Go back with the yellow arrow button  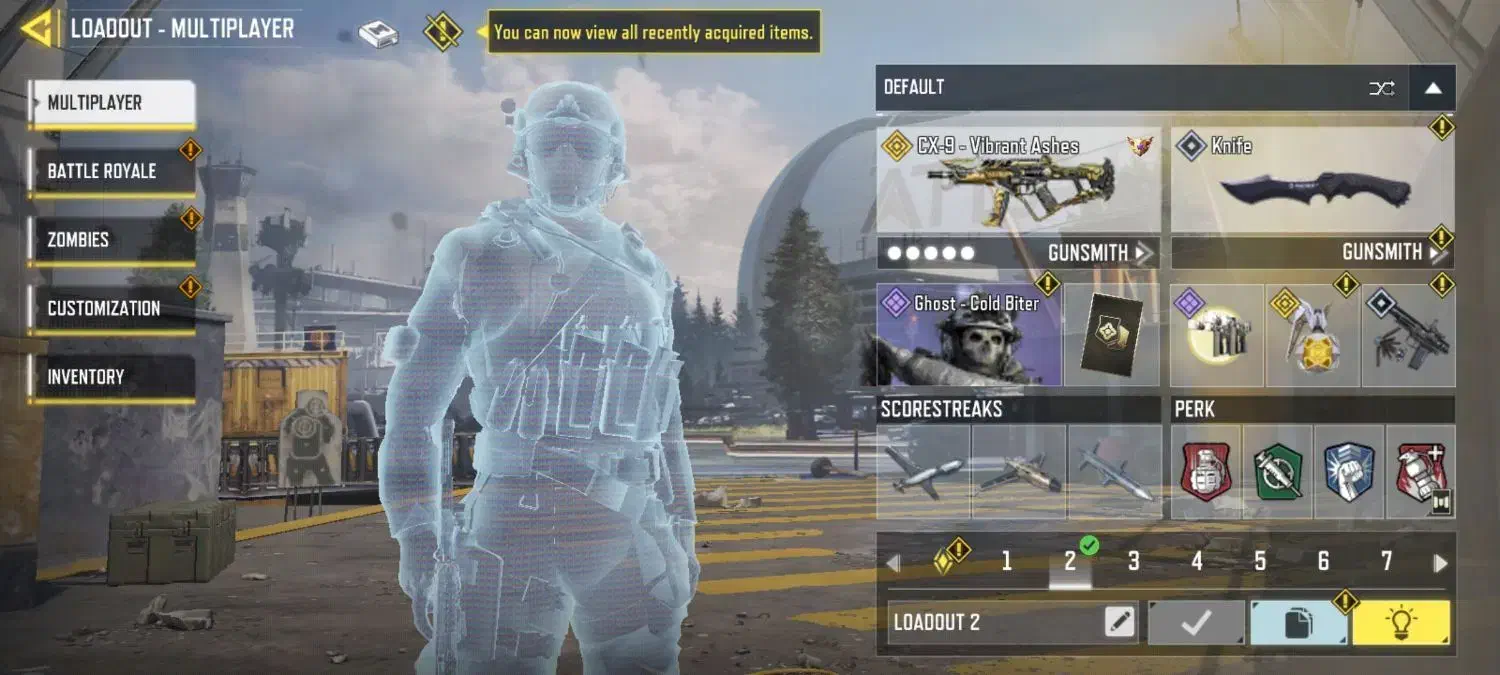37,28
